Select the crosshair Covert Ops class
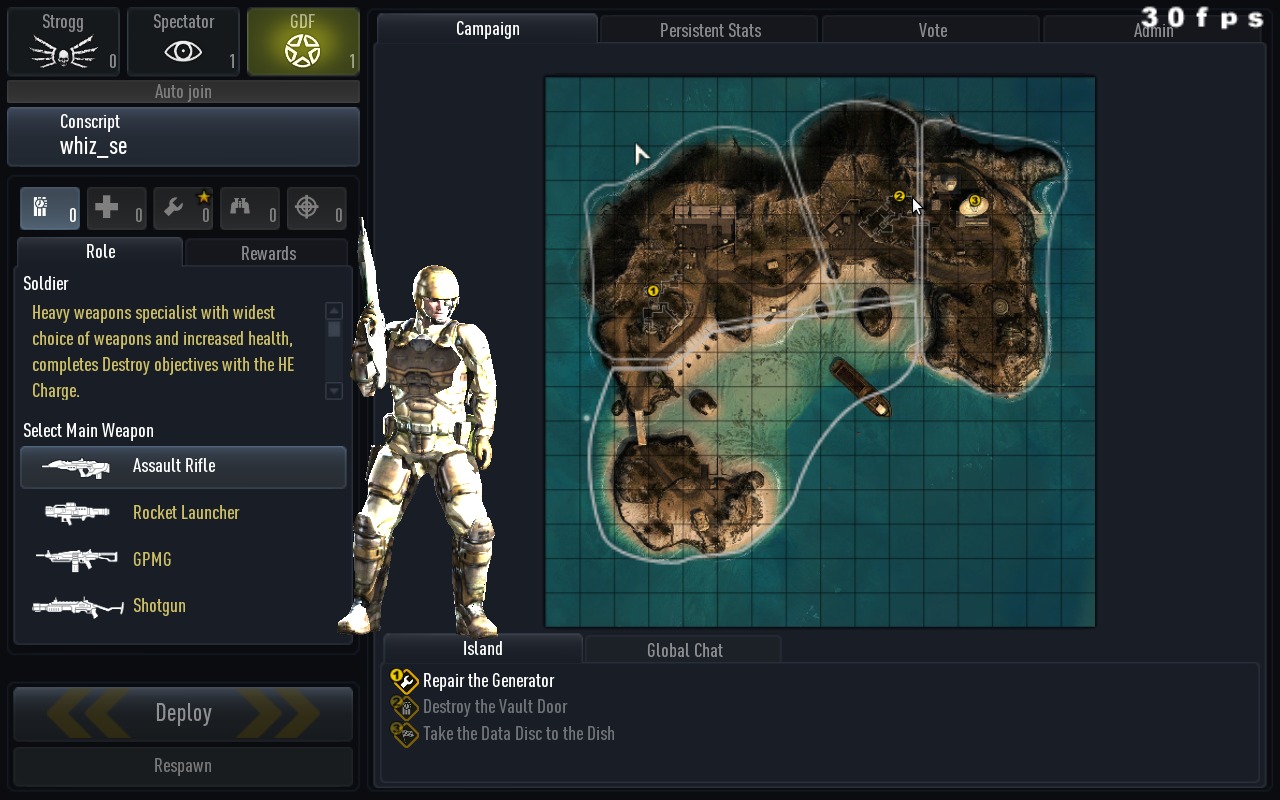This screenshot has width=1280, height=800. pyautogui.click(x=316, y=209)
